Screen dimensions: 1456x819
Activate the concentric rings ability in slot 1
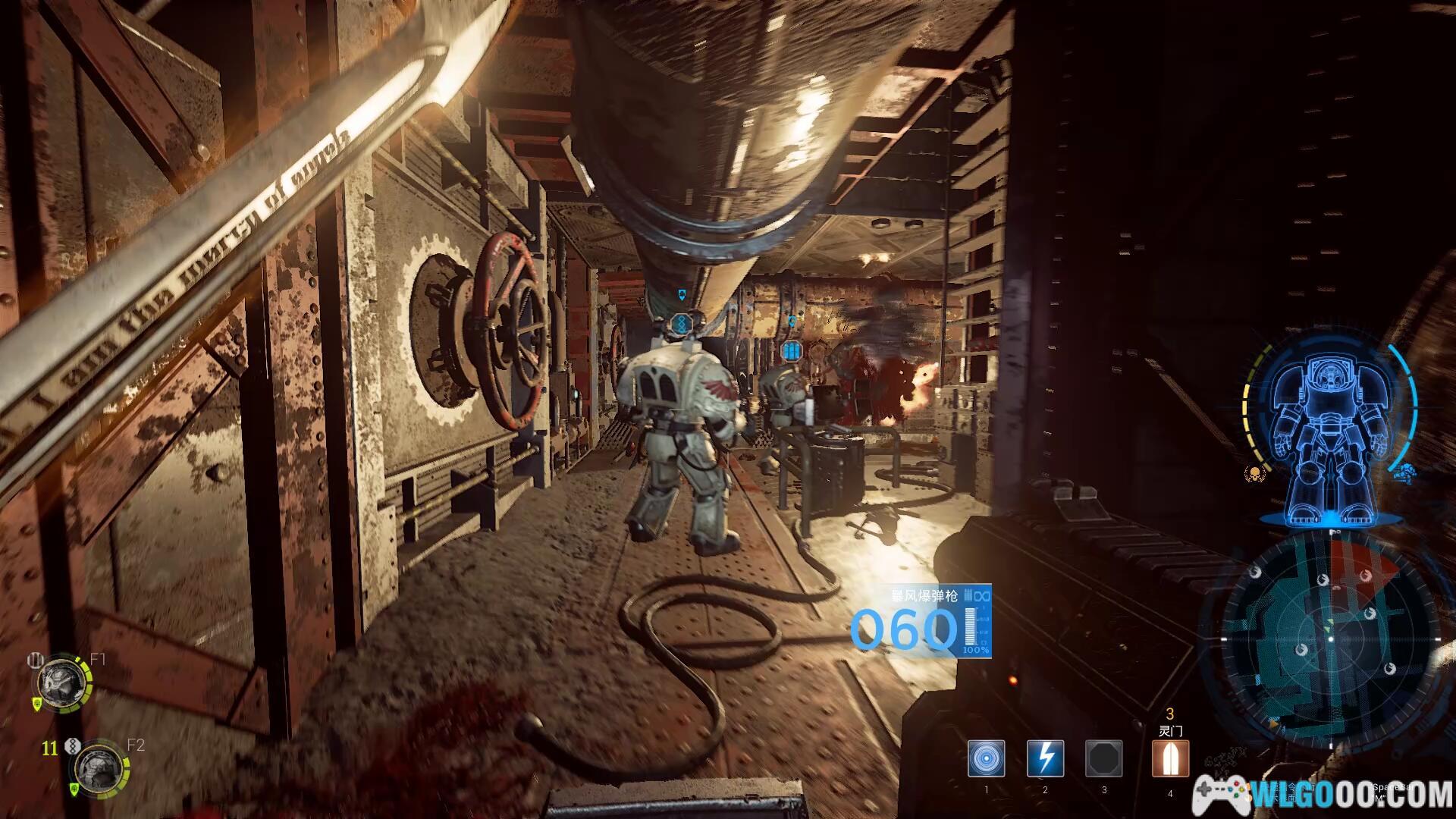pyautogui.click(x=986, y=758)
